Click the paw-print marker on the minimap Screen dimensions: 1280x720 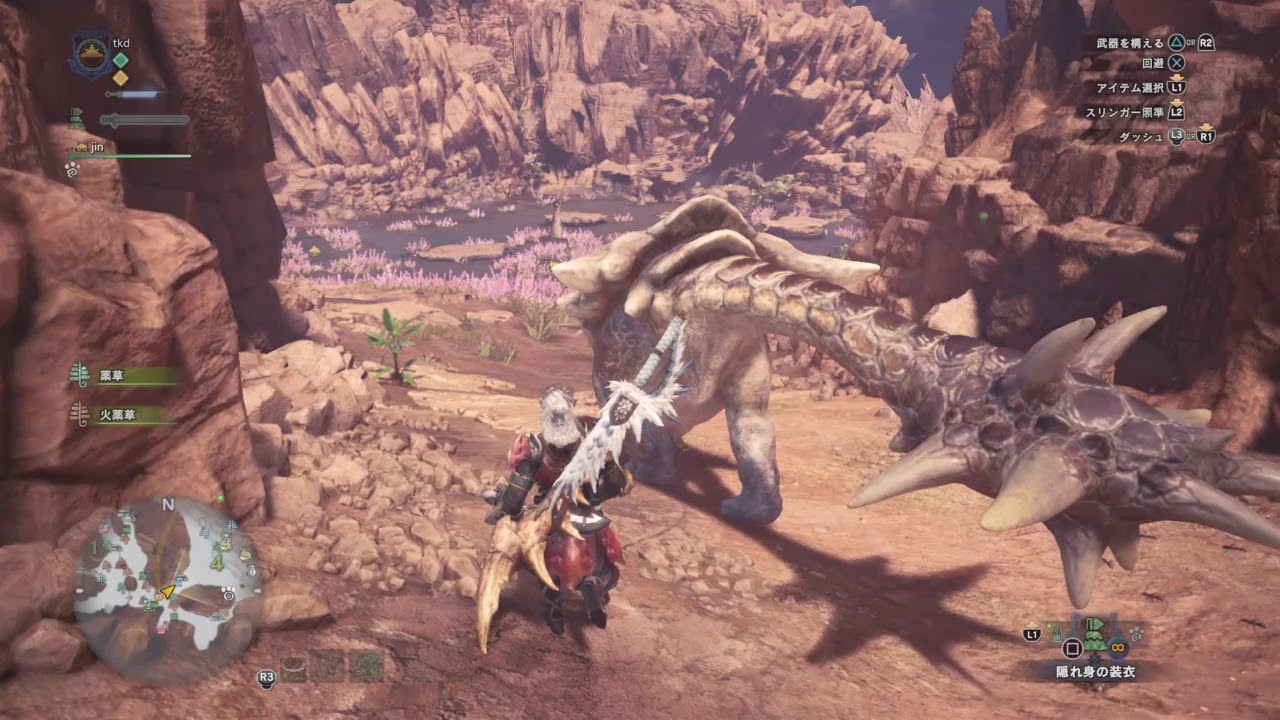229,594
